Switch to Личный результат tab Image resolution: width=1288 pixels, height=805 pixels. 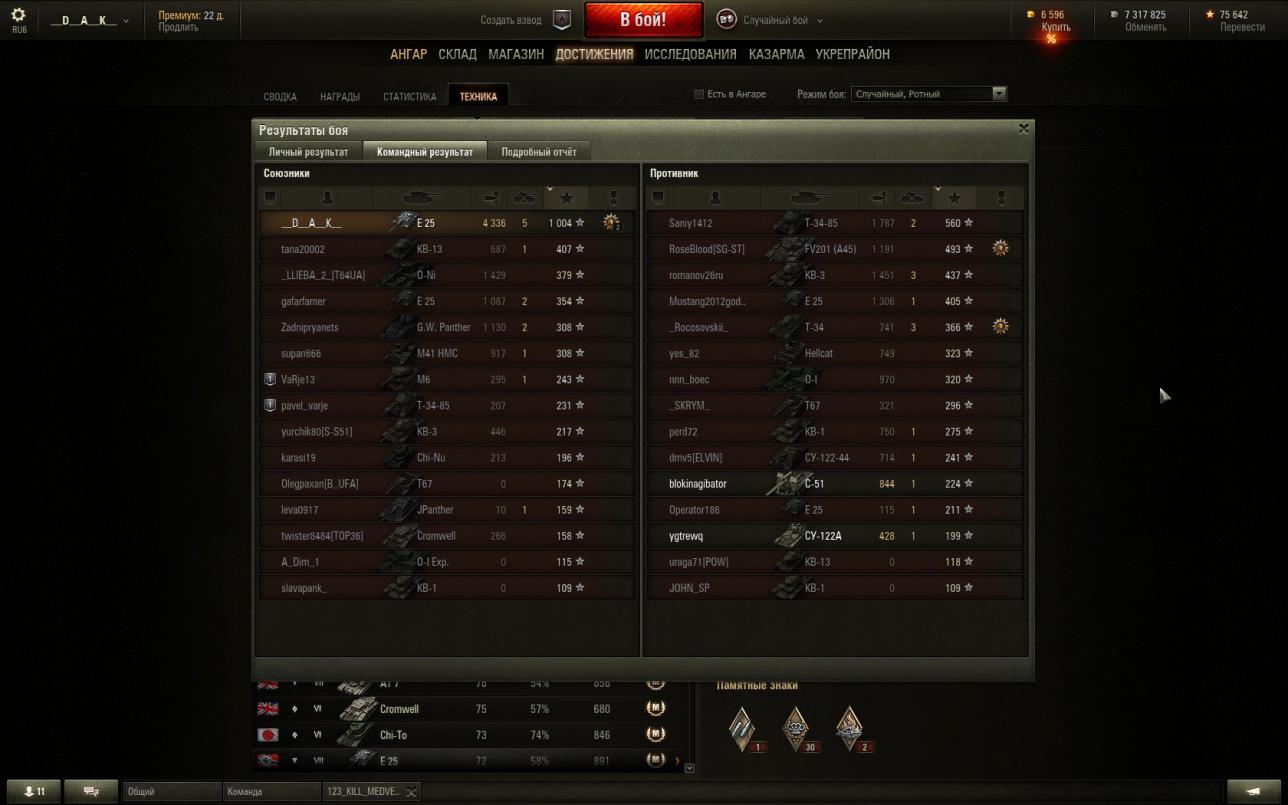click(308, 152)
